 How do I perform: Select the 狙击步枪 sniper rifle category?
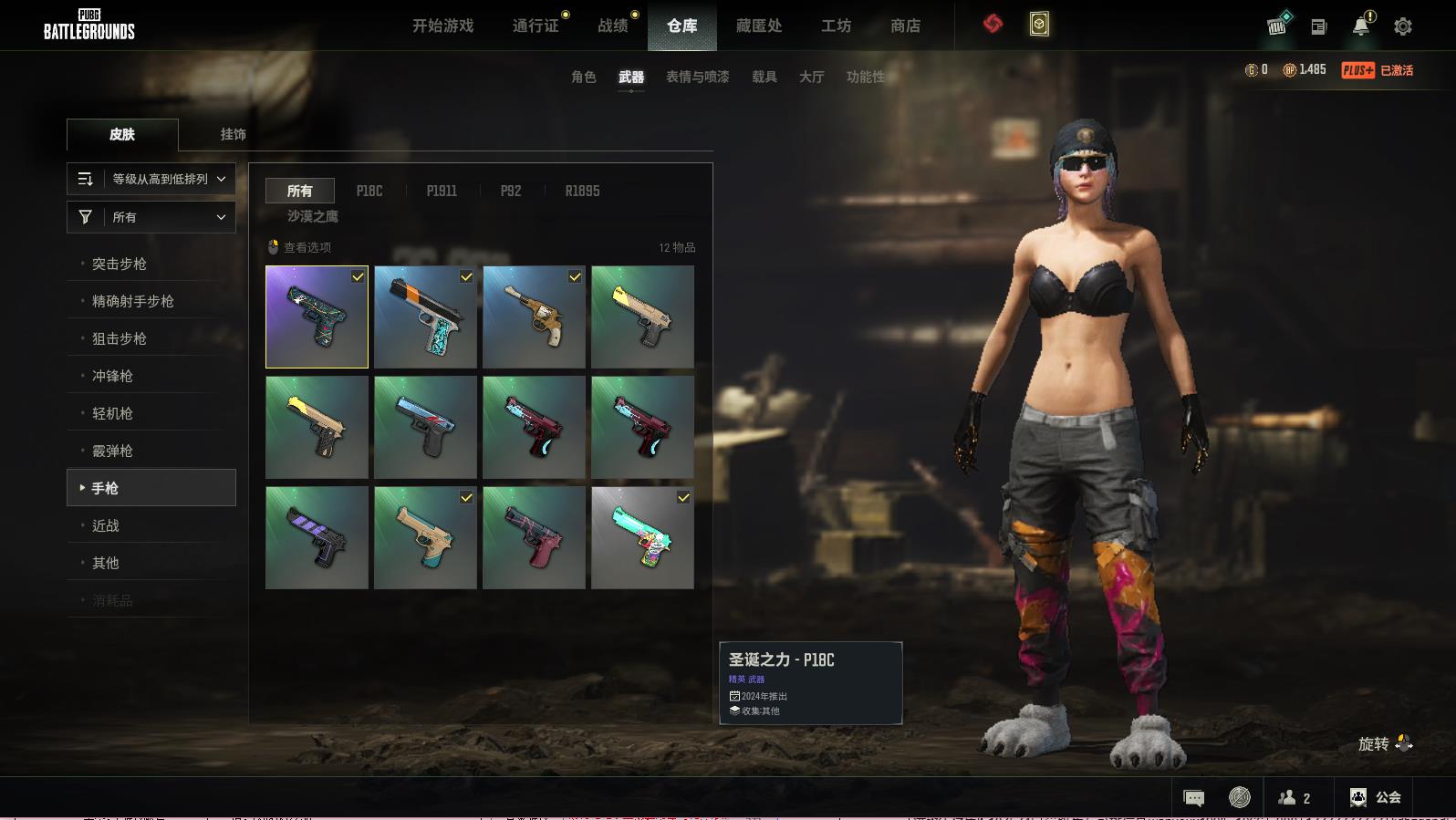(120, 338)
